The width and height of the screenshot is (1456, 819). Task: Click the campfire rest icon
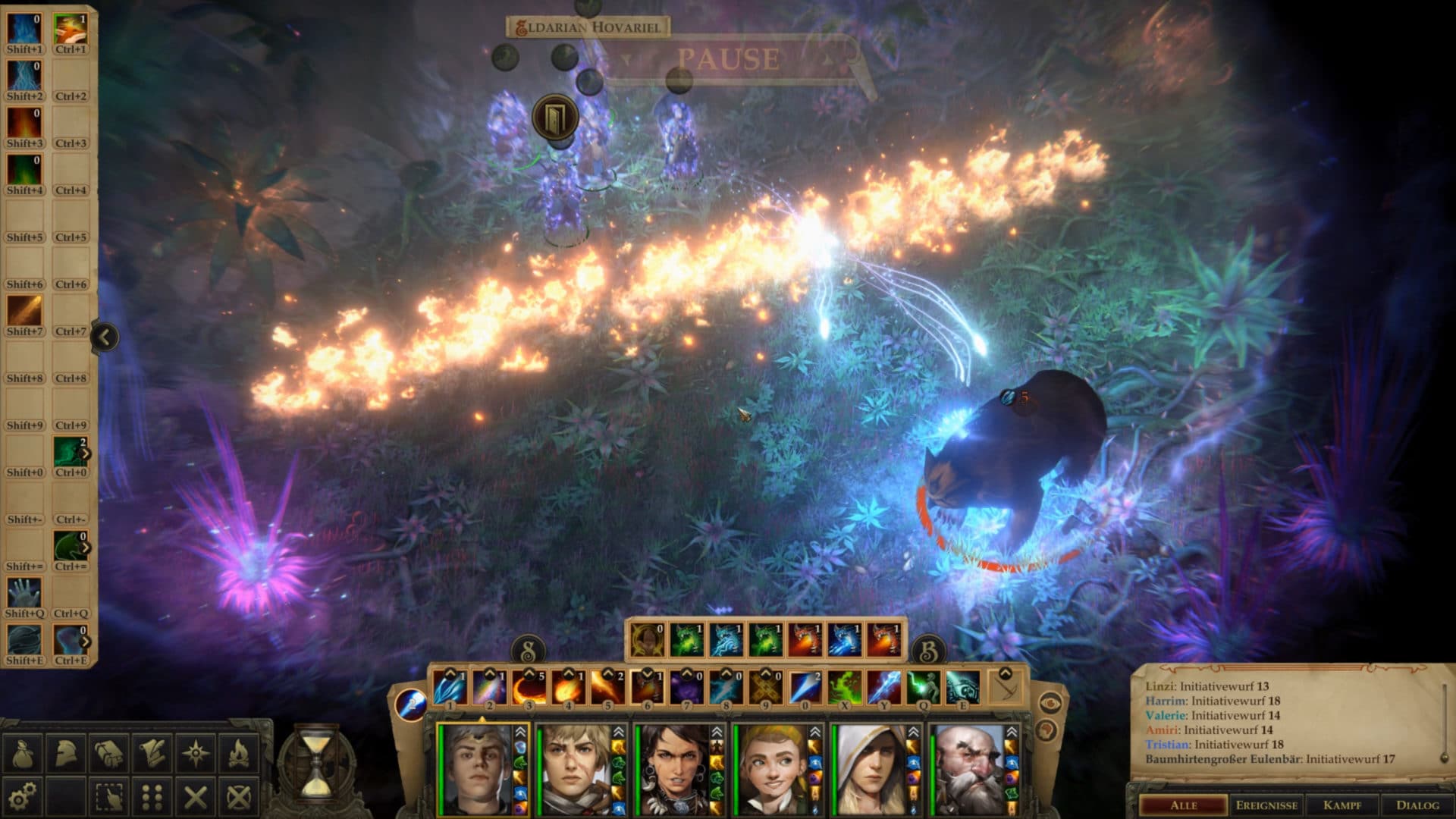pyautogui.click(x=239, y=753)
